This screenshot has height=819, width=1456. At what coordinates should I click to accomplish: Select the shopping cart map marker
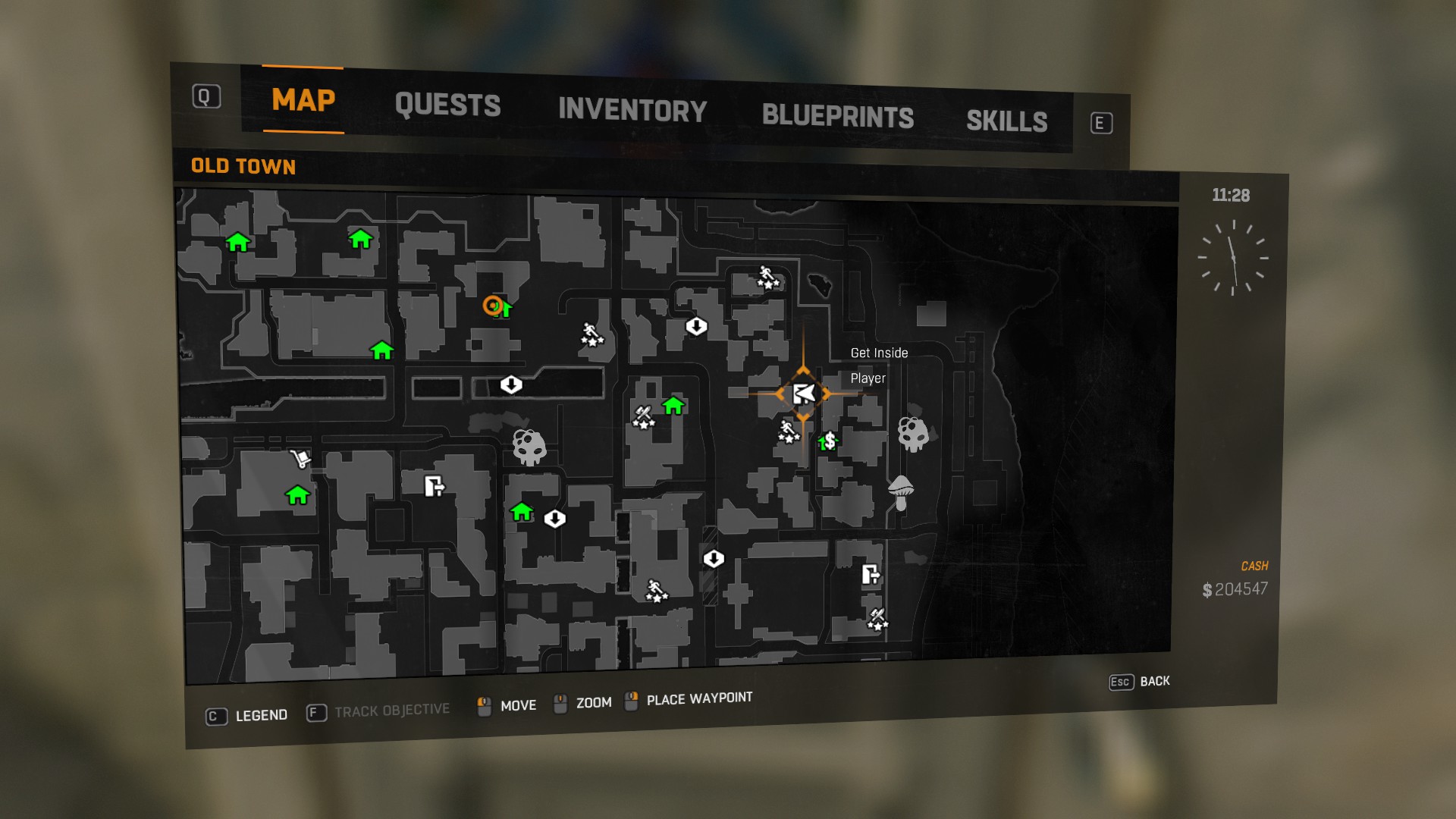[x=300, y=458]
